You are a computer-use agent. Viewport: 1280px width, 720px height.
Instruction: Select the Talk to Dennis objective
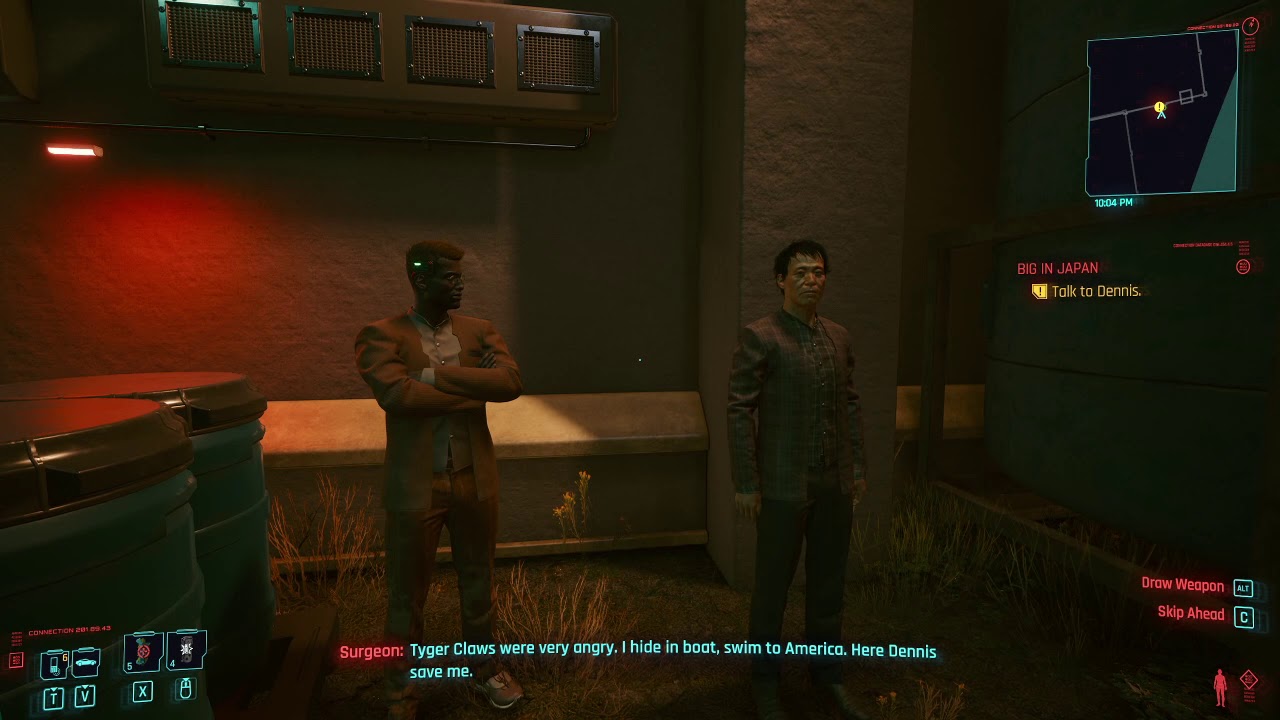(1096, 291)
